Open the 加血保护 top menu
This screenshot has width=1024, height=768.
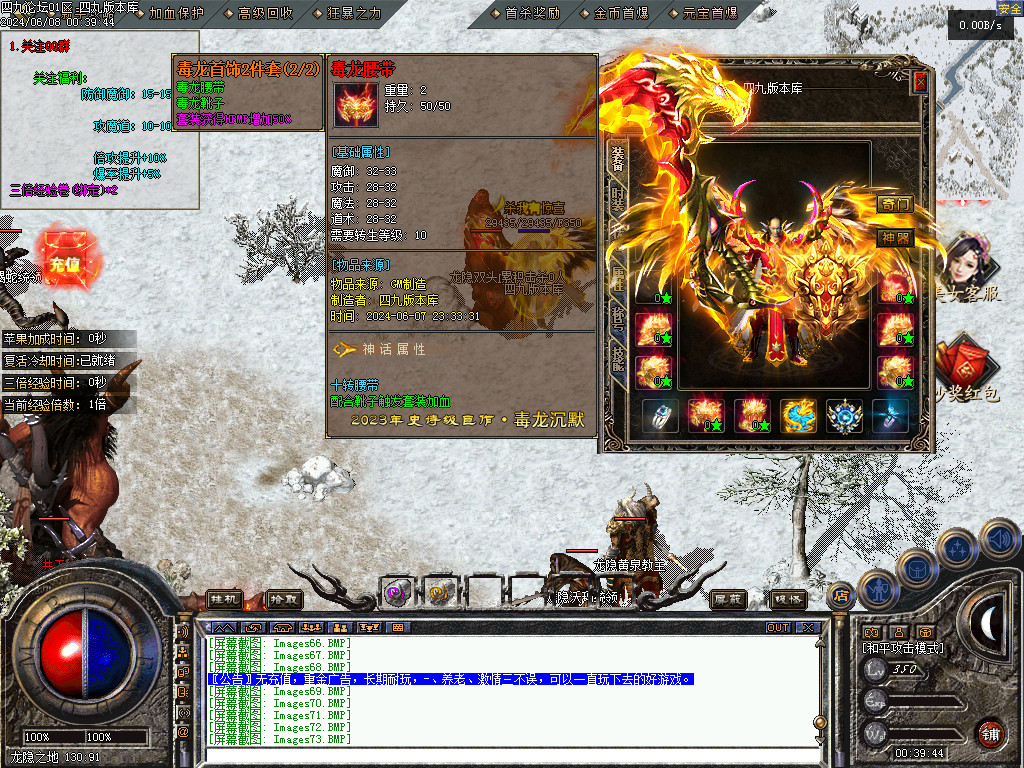pyautogui.click(x=176, y=13)
